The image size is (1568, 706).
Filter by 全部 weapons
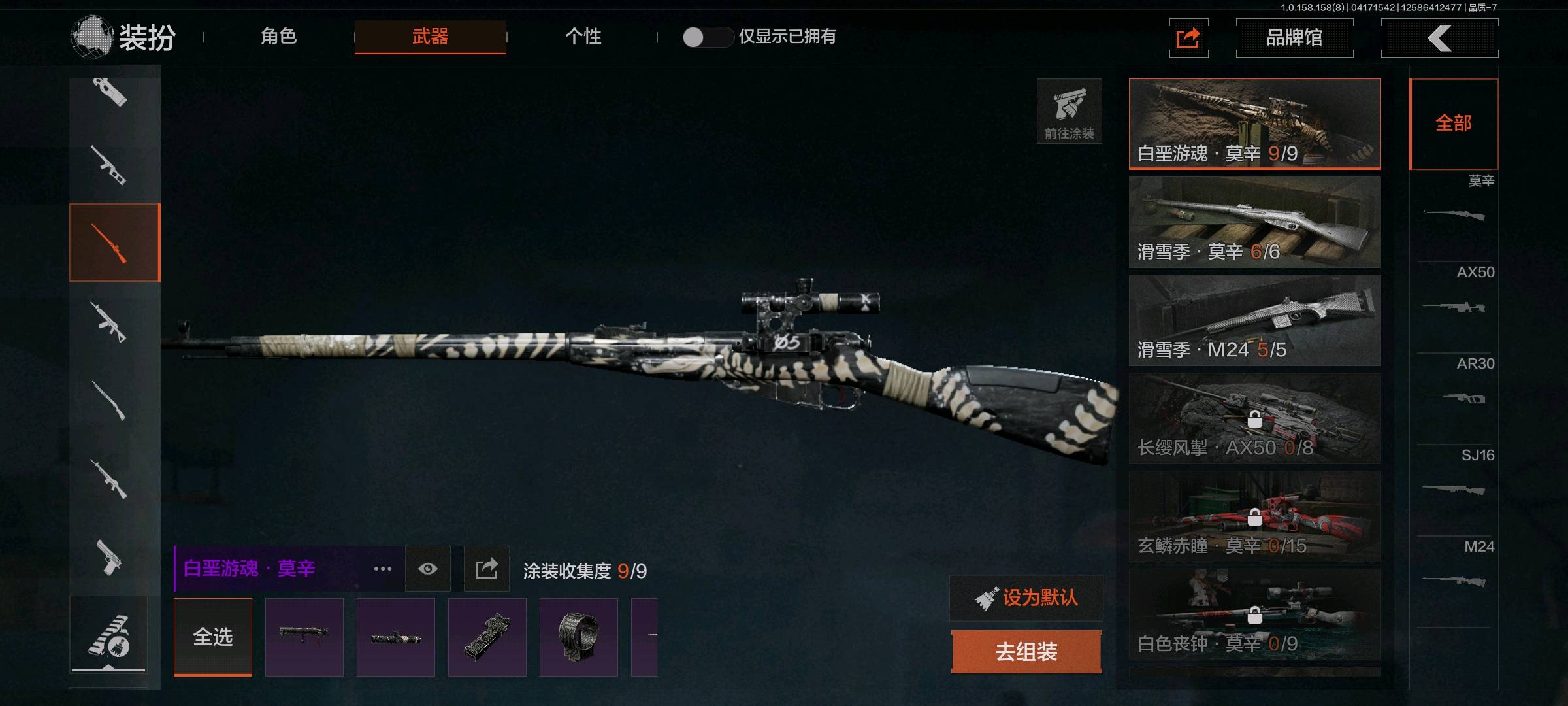pos(1454,124)
